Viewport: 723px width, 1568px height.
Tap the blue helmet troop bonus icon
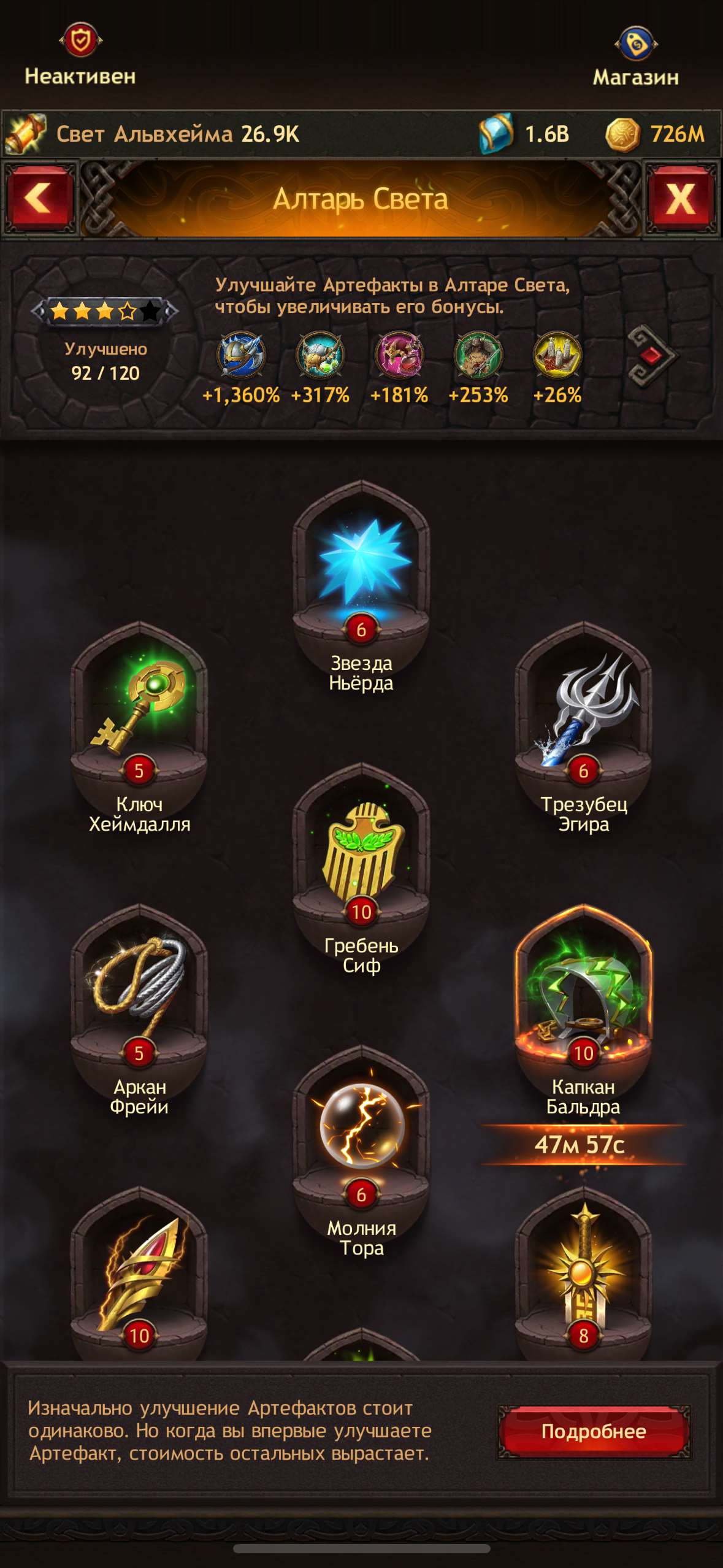coord(241,356)
